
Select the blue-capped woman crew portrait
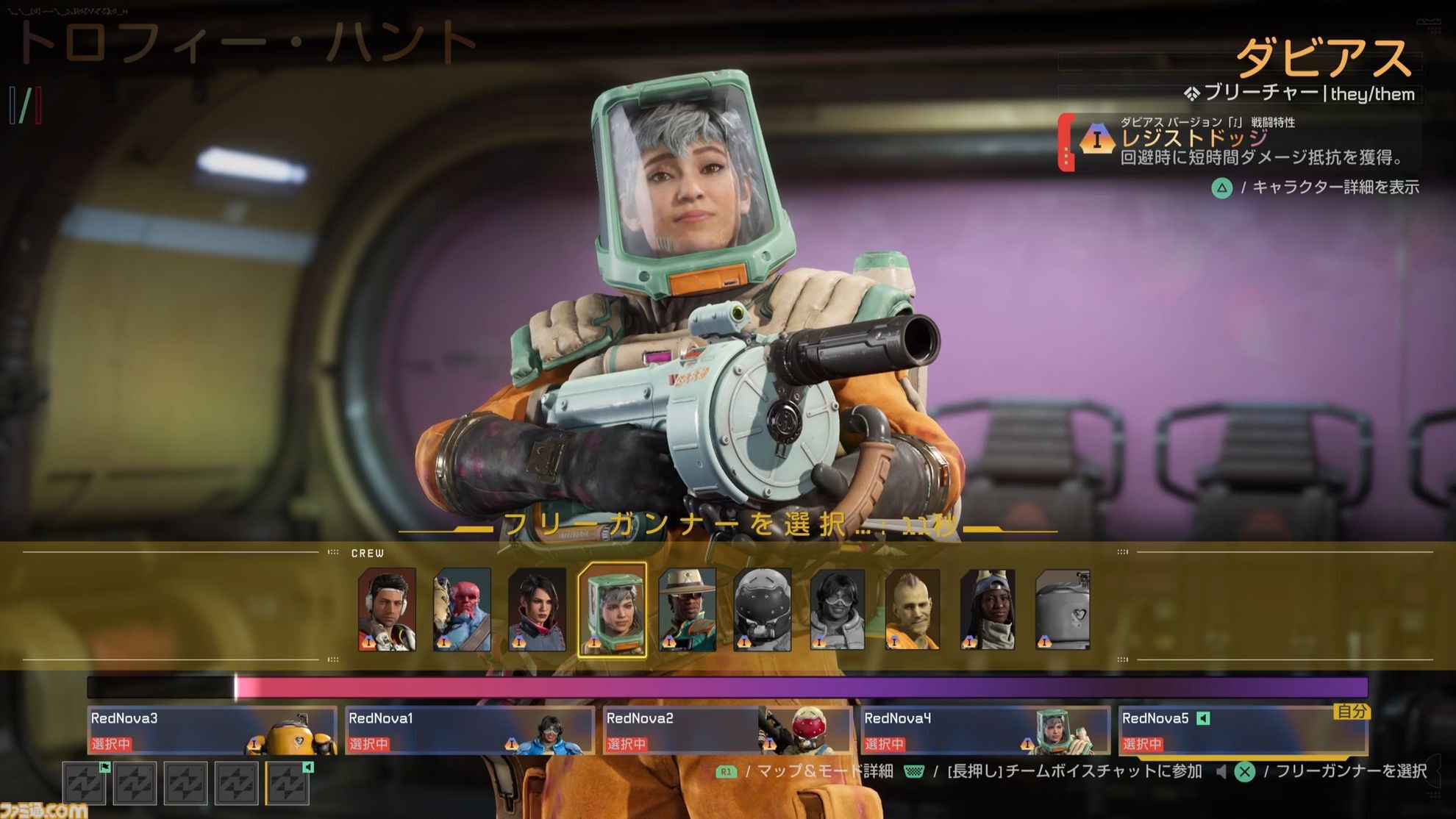tap(988, 609)
